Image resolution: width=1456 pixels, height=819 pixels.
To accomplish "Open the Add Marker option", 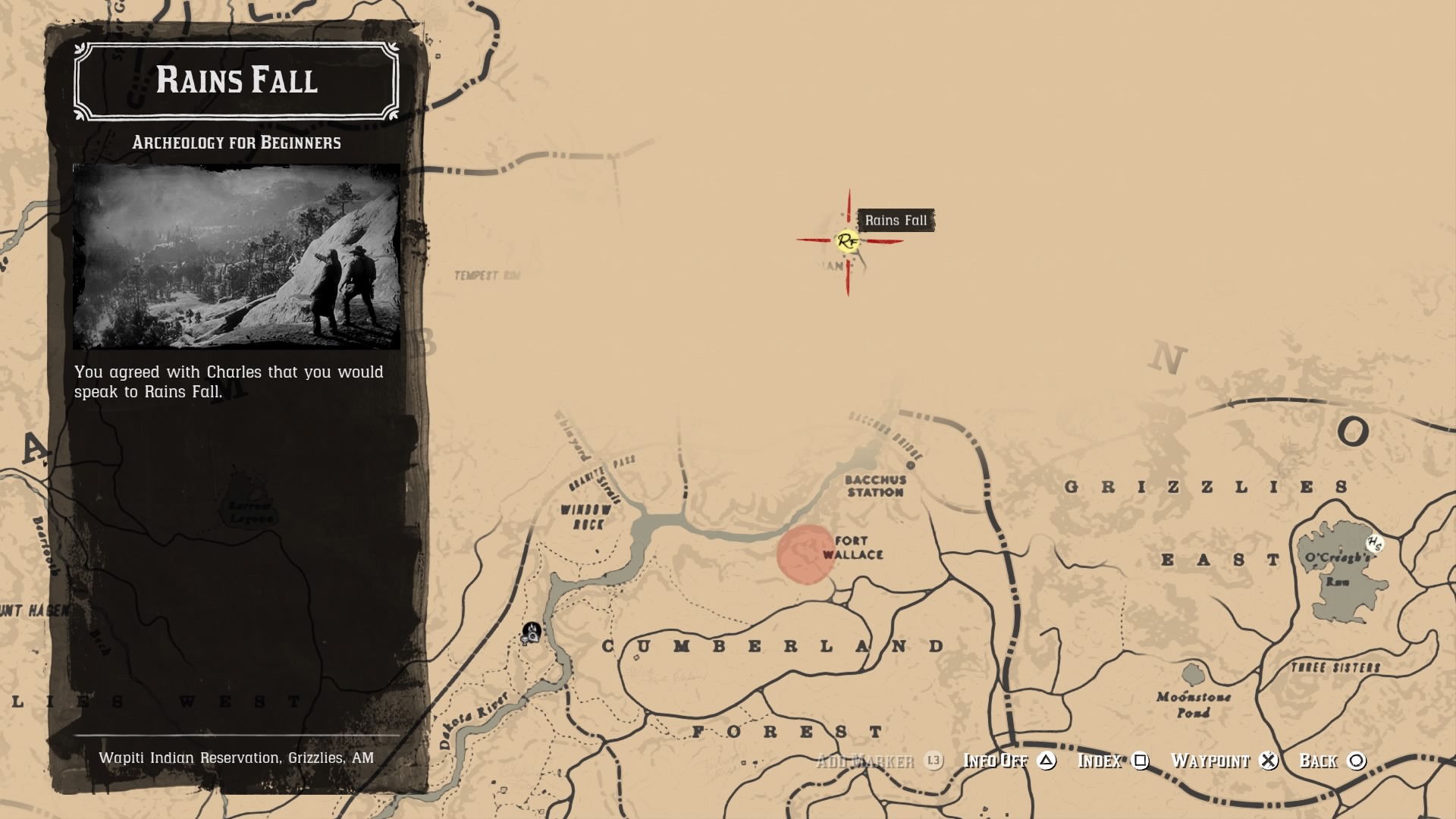I will 868,760.
